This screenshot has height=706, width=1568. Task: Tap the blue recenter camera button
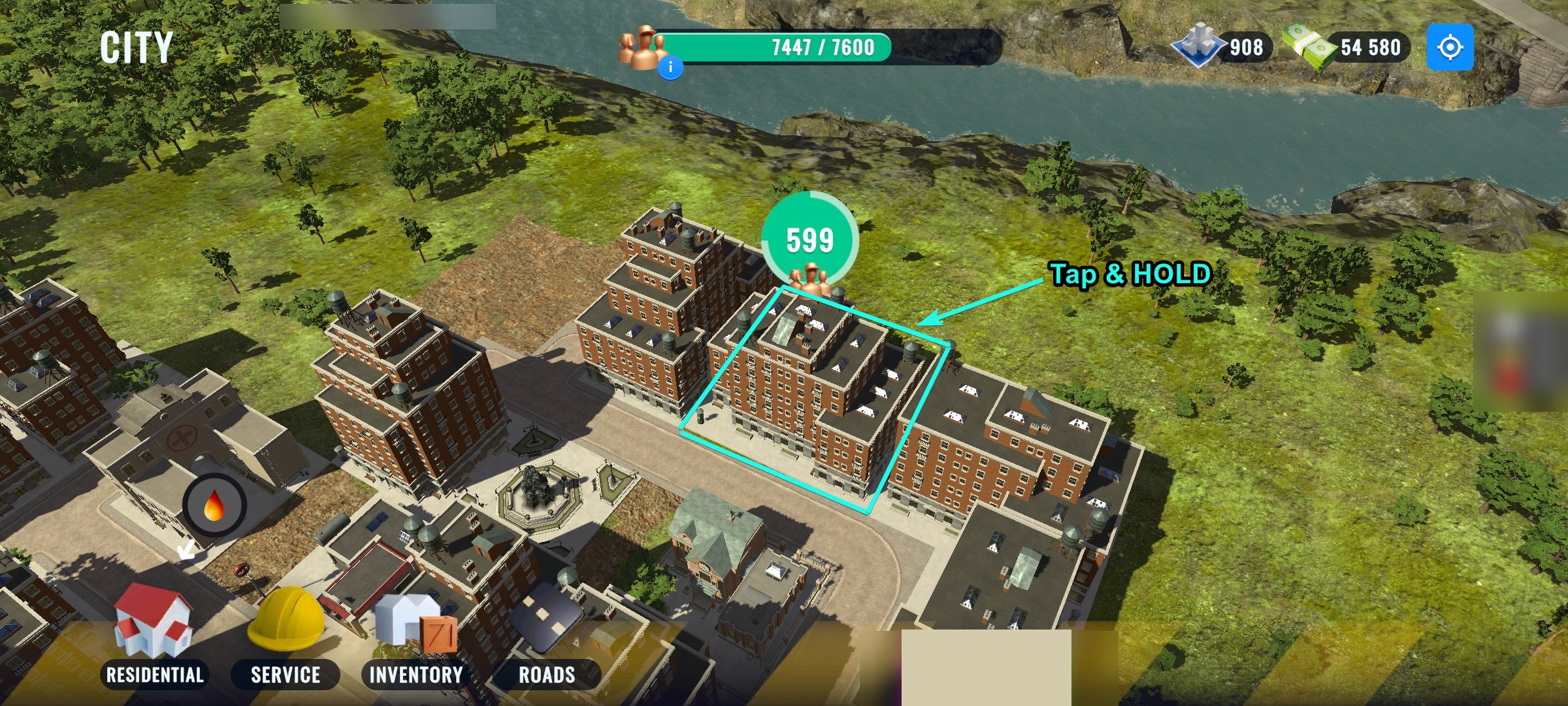[x=1450, y=47]
